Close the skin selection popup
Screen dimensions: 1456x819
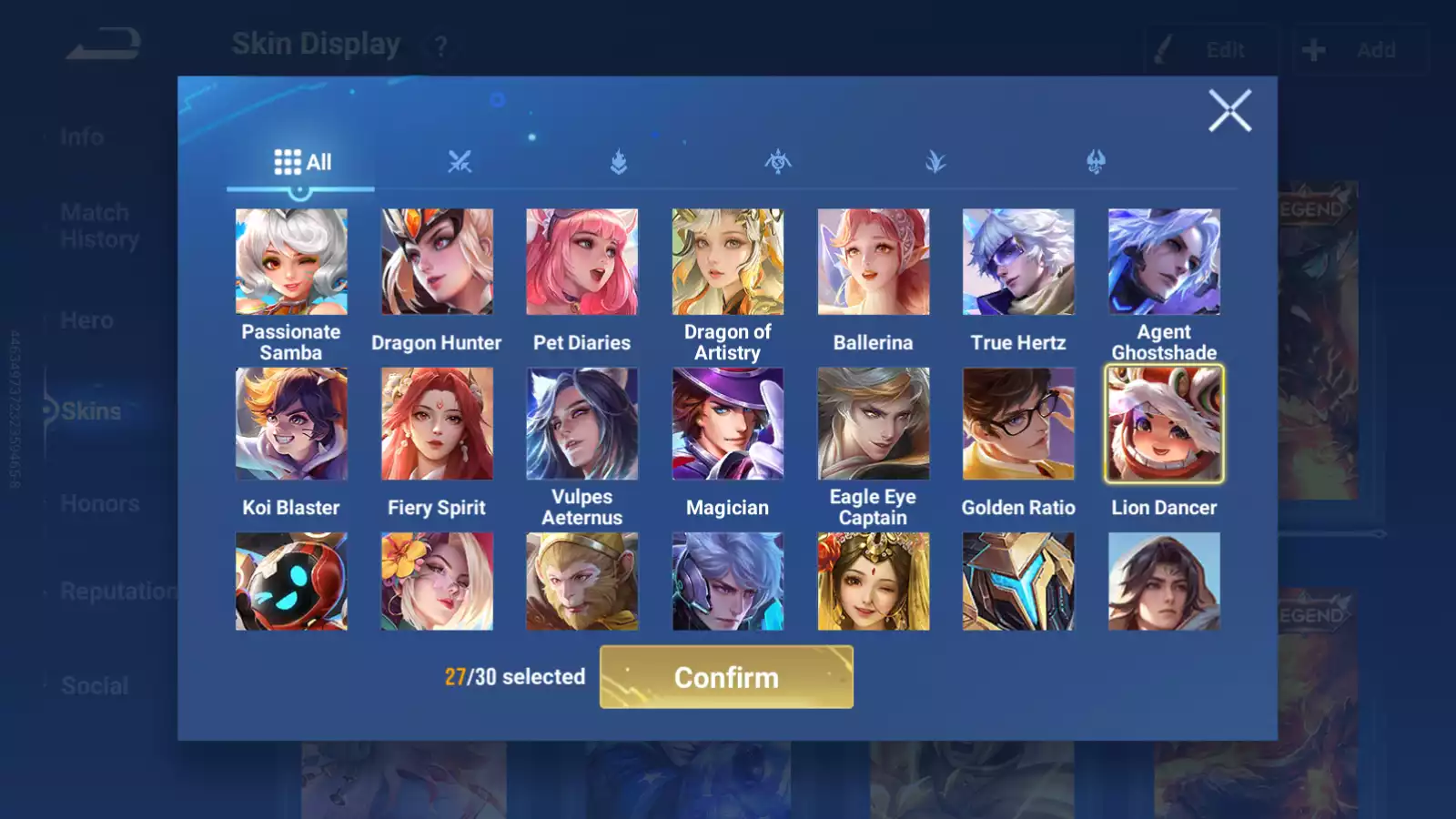coord(1229,111)
